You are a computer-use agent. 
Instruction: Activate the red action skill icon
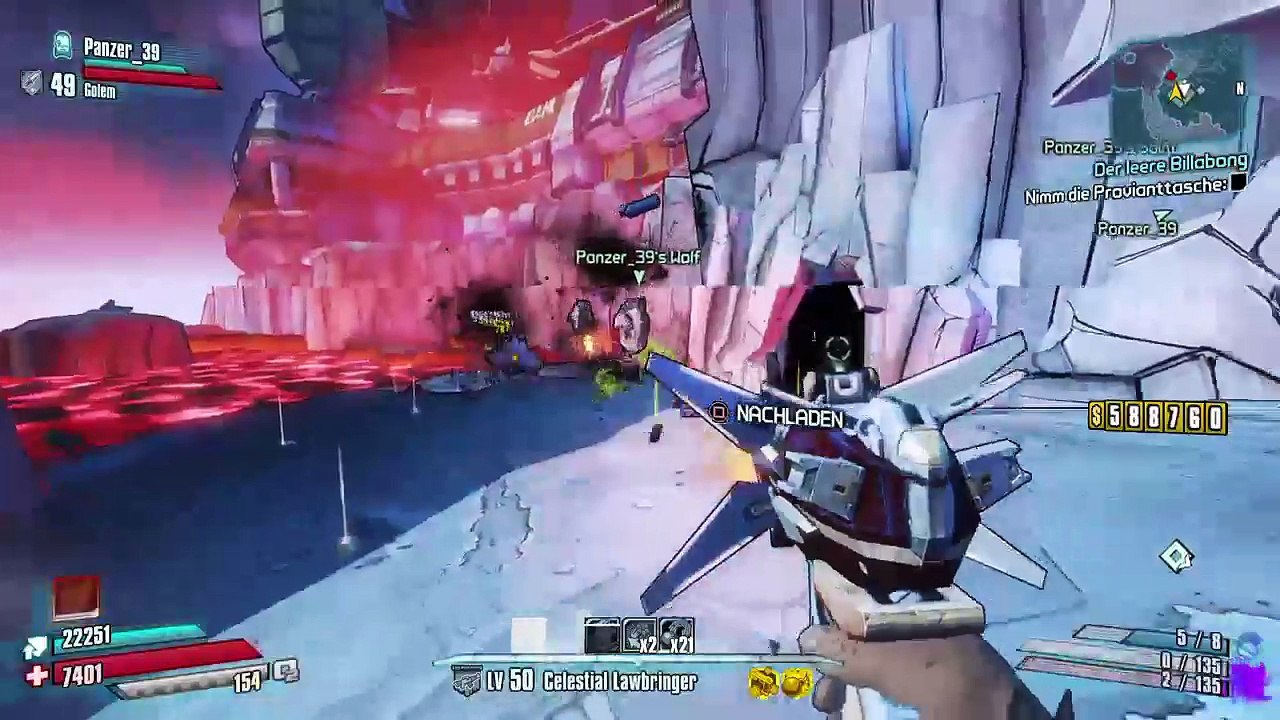tap(77, 598)
